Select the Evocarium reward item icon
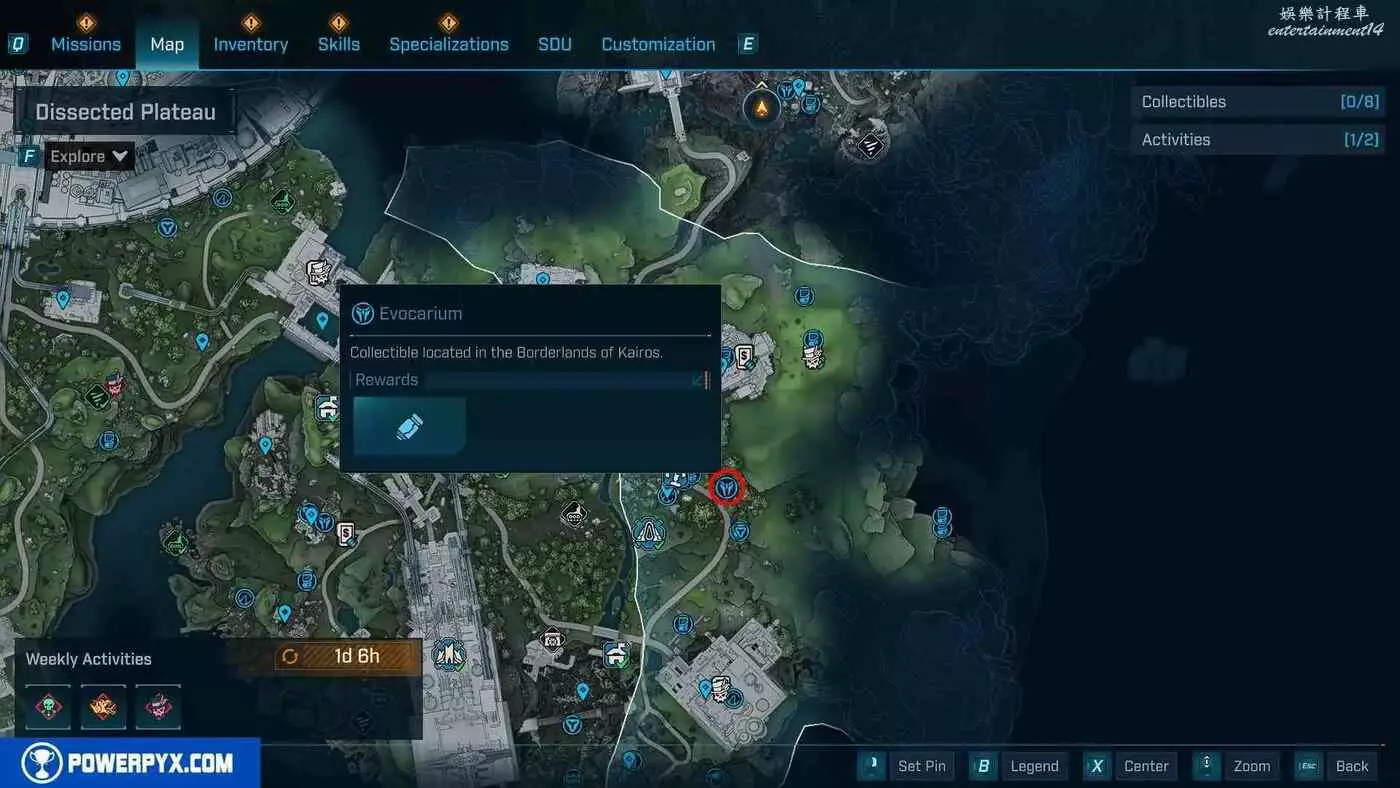Viewport: 1400px width, 788px height. coord(409,427)
